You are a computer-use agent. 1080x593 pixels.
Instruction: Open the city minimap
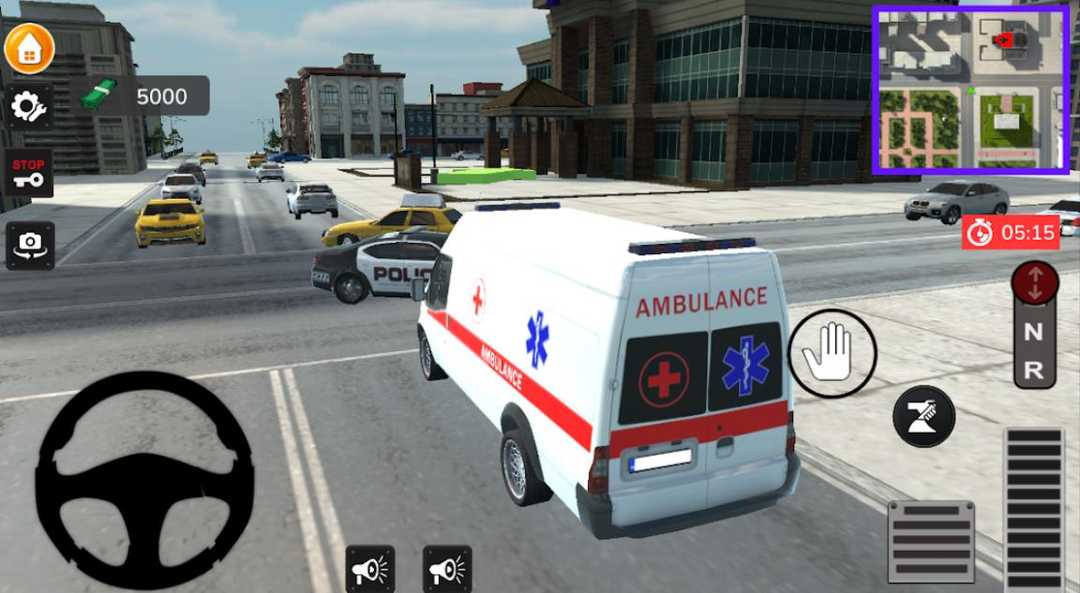(970, 90)
